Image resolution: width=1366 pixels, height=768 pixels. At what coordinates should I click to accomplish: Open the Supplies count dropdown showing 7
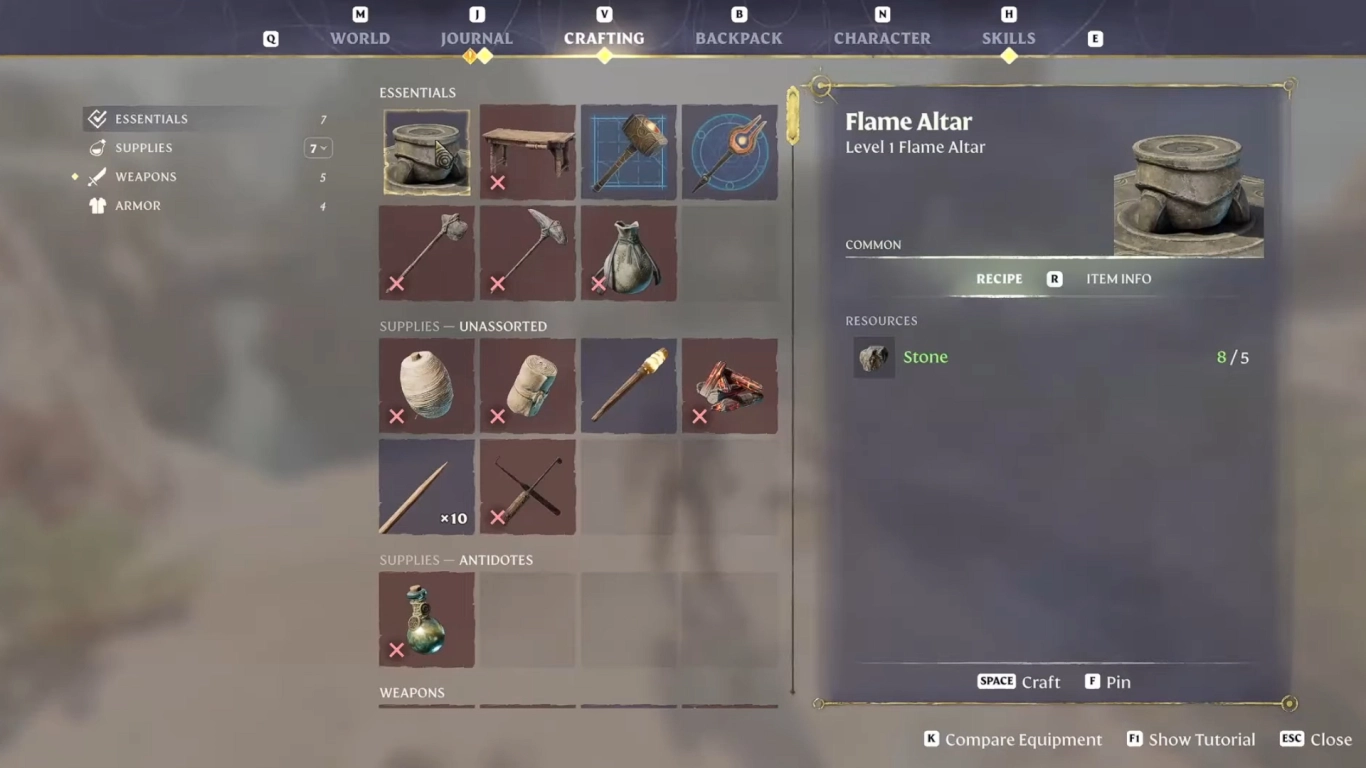coord(318,147)
